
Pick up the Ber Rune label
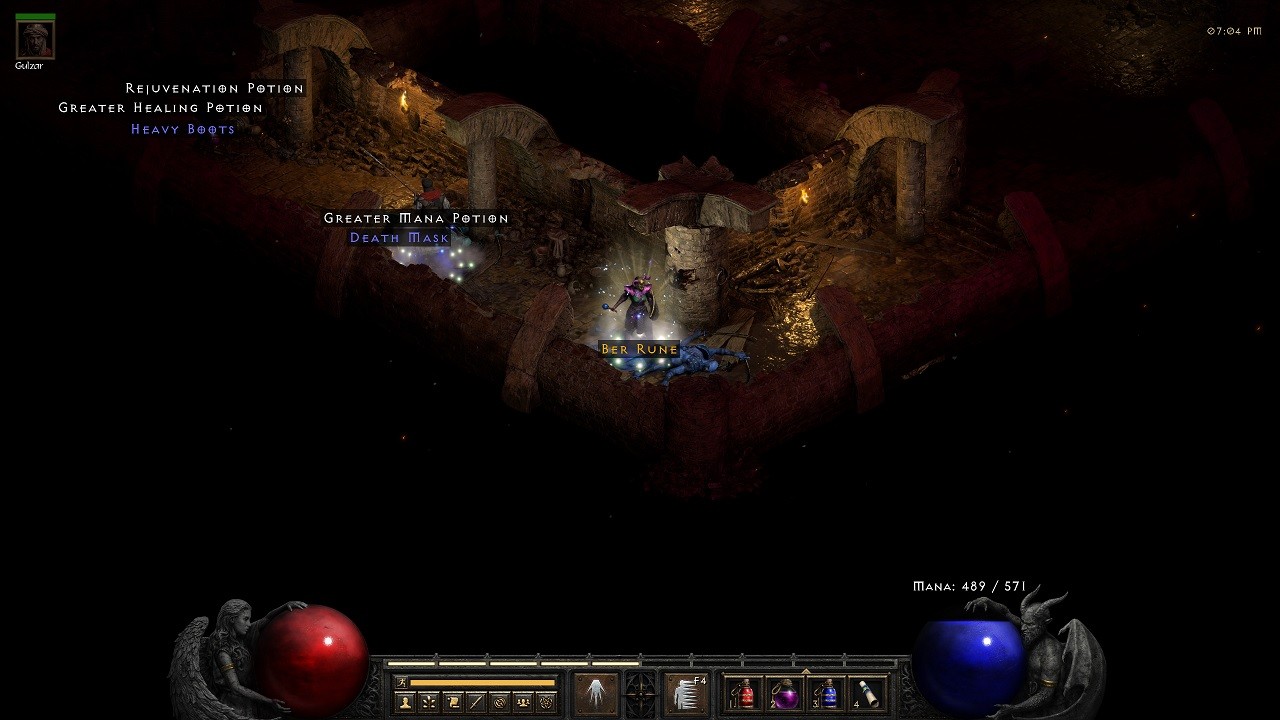tap(640, 349)
